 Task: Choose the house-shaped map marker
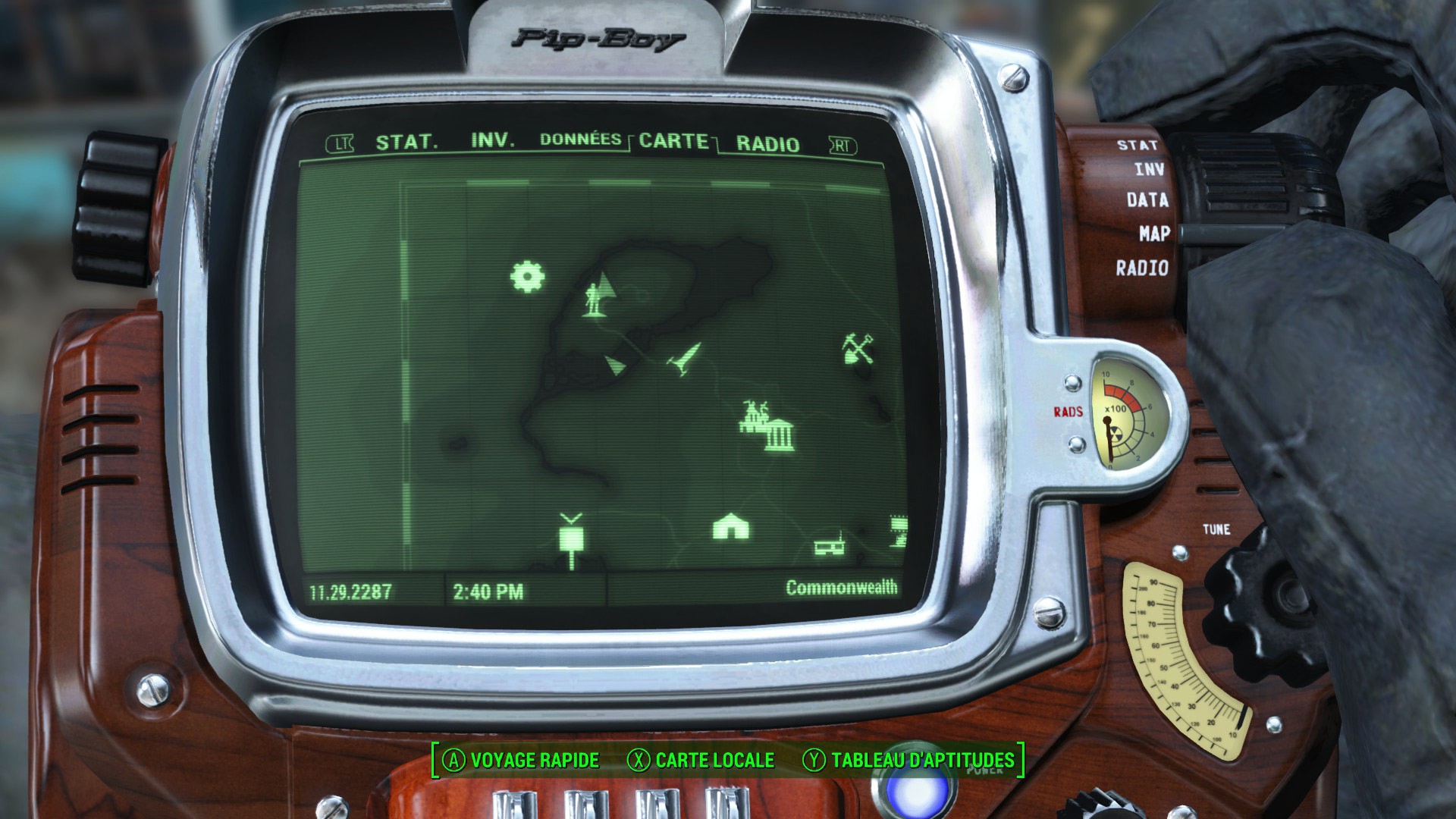[x=731, y=526]
